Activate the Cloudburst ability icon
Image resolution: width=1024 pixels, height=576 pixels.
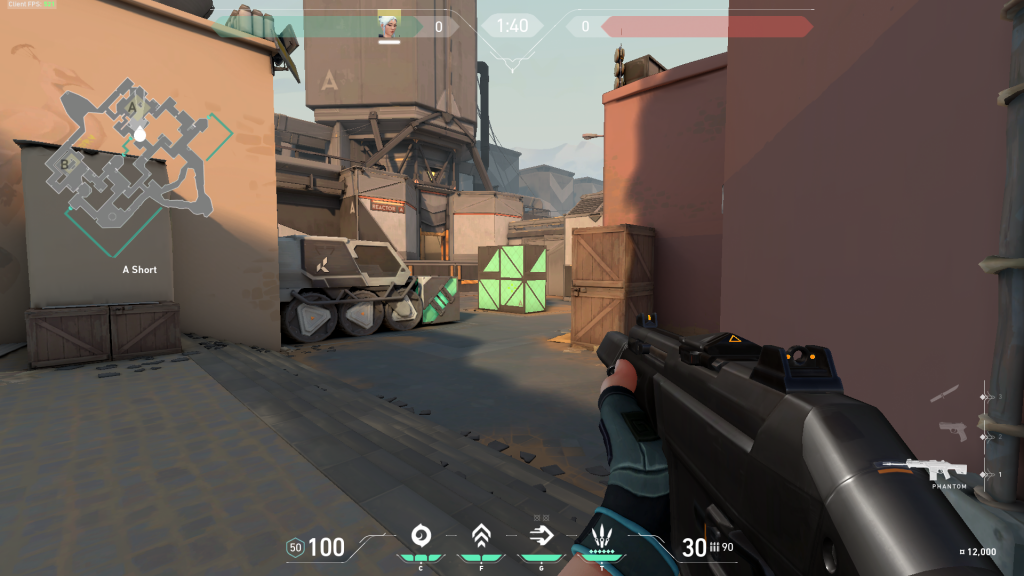coord(421,535)
